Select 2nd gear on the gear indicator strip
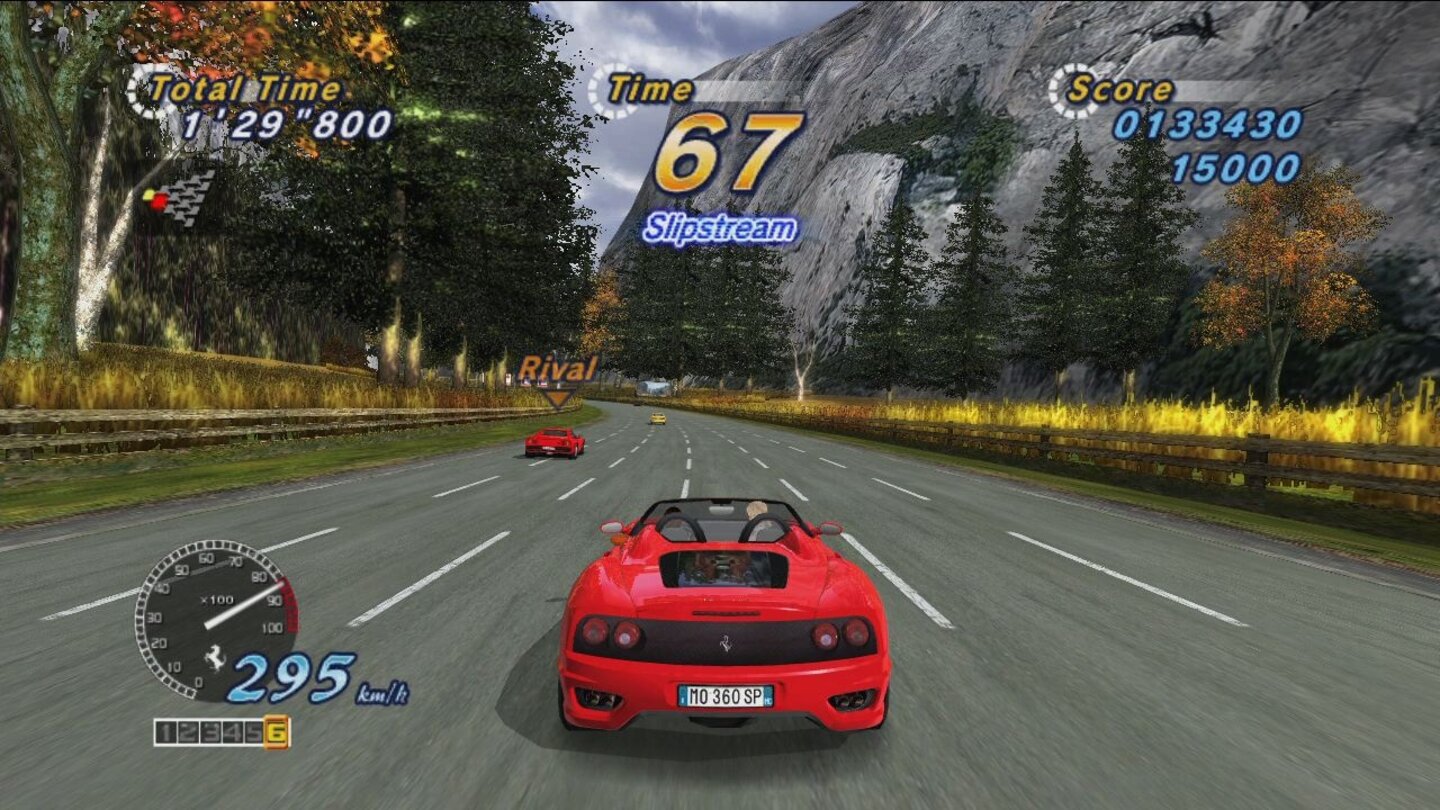Viewport: 1440px width, 810px height. 188,733
